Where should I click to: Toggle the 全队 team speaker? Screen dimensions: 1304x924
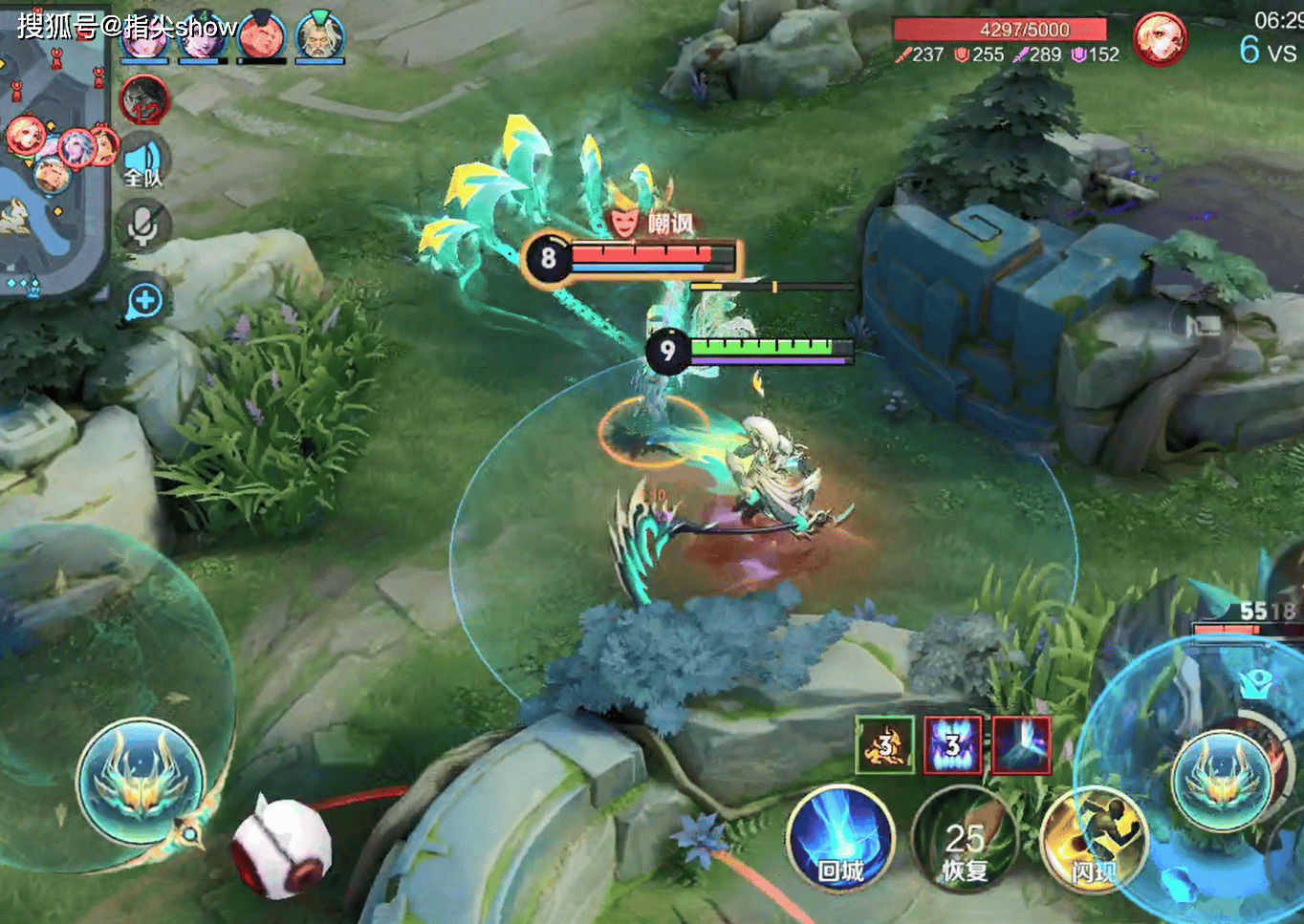[143, 162]
